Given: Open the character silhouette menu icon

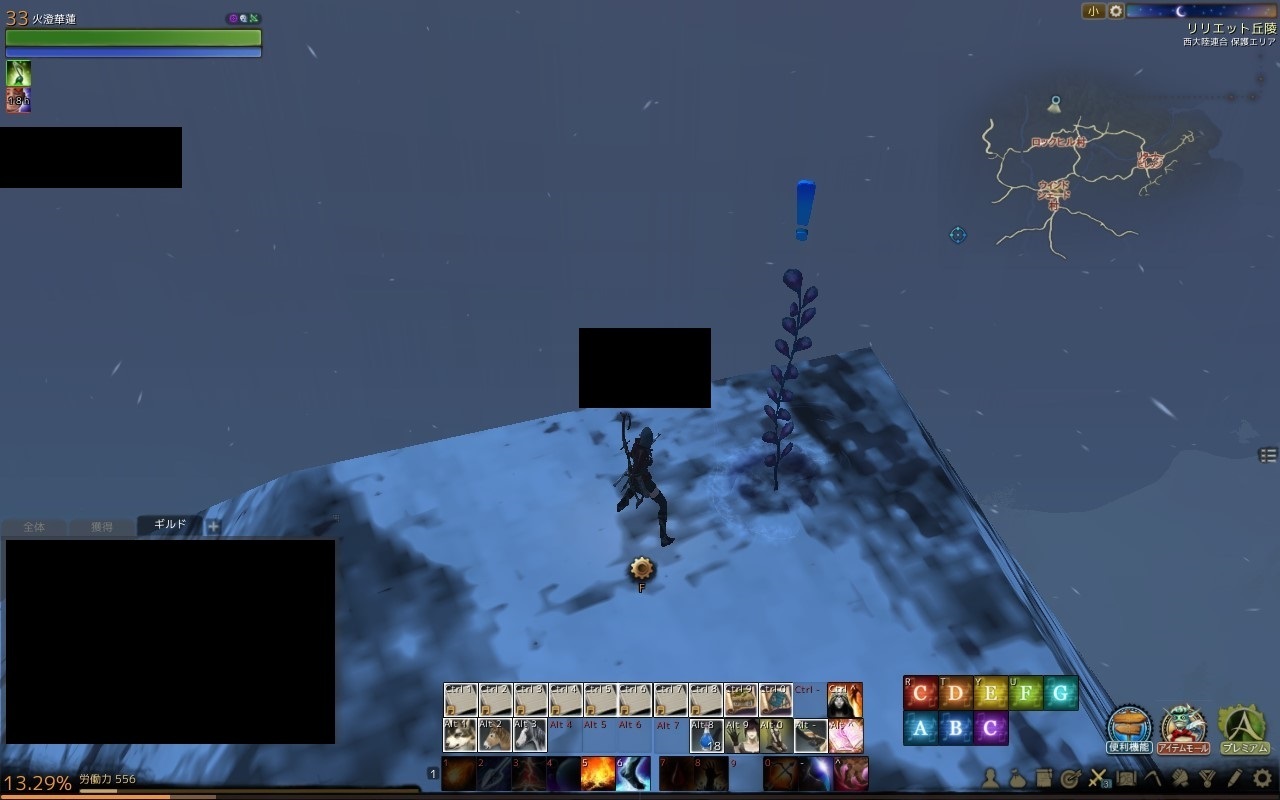Looking at the screenshot, I should 990,777.
